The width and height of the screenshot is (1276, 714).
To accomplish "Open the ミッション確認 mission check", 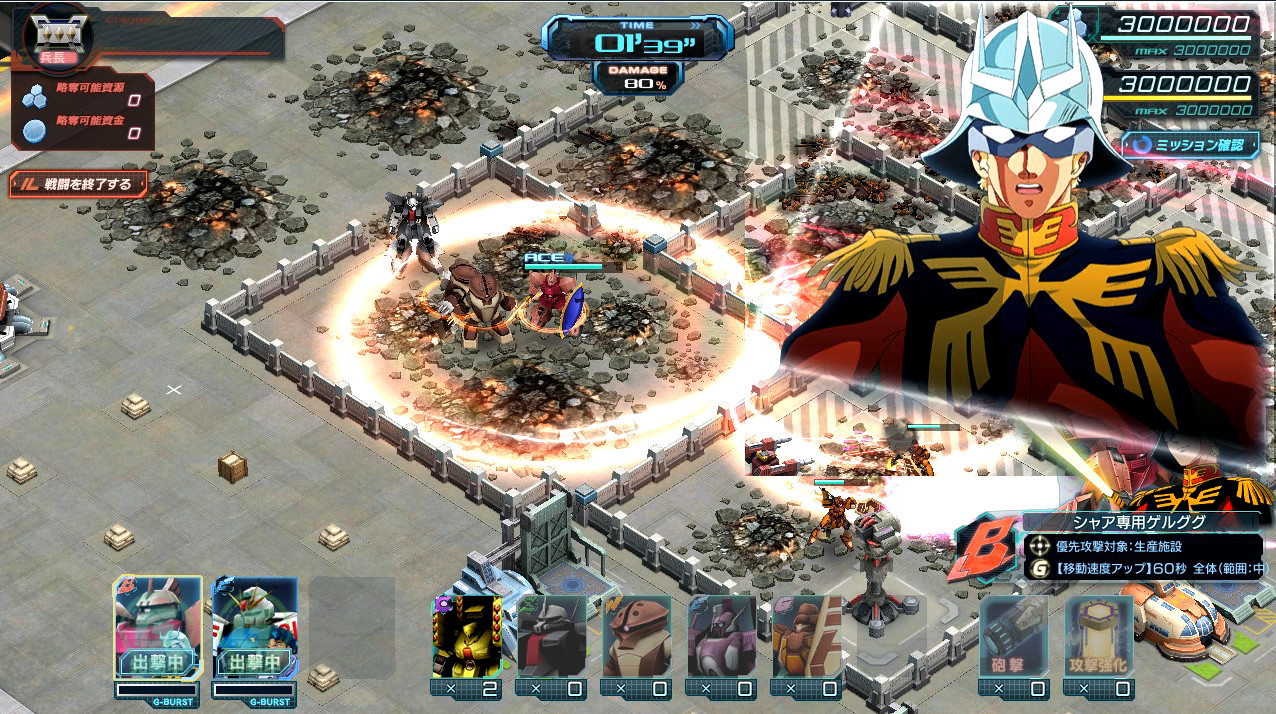I will pos(1190,145).
